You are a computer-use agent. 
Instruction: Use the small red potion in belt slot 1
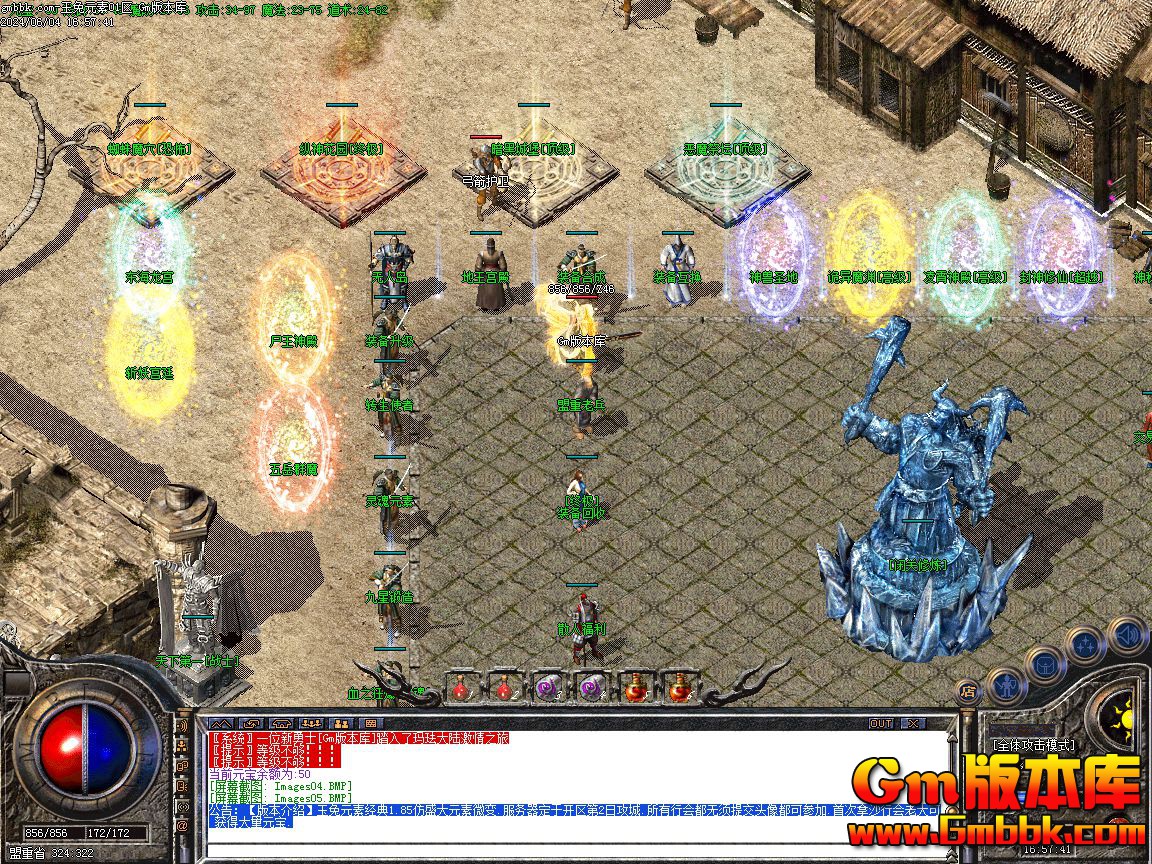tap(461, 687)
